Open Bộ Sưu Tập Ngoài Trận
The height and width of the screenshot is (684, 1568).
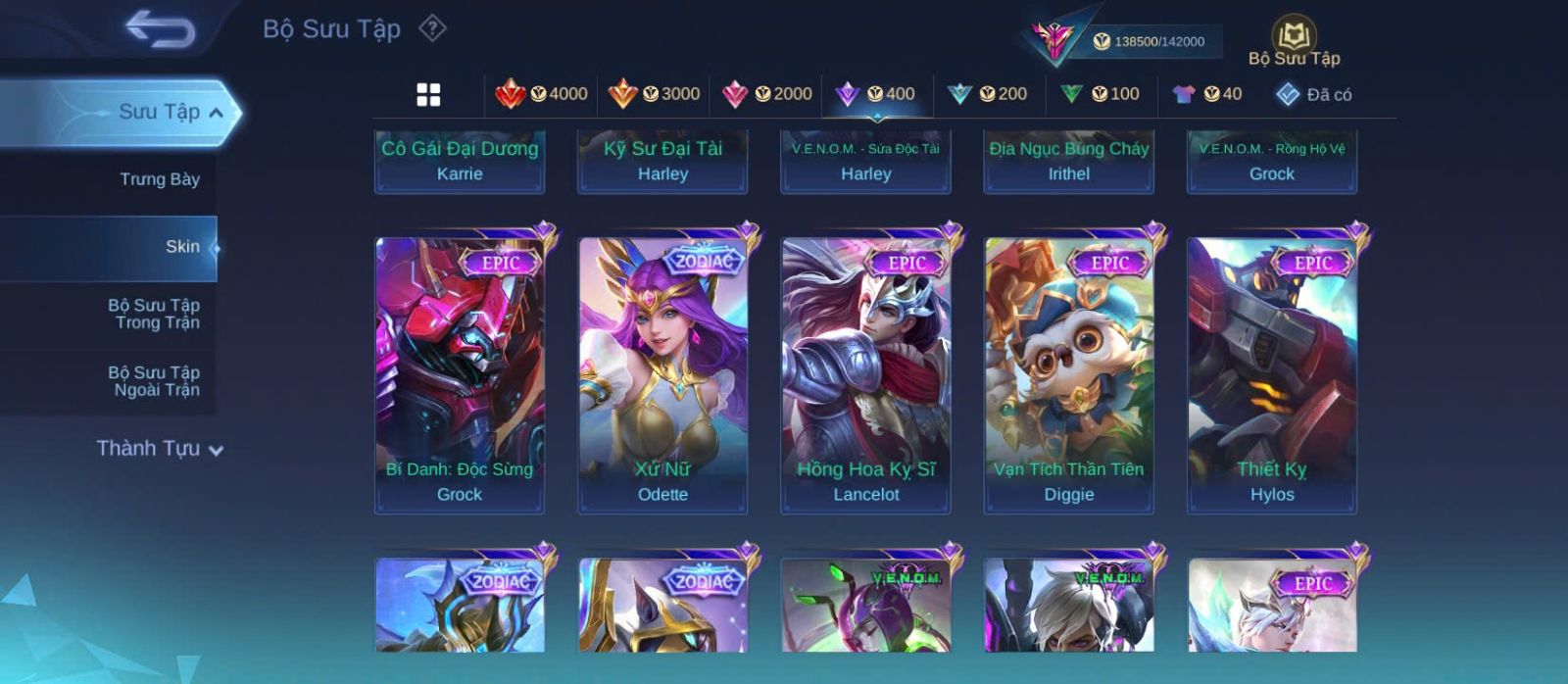tap(154, 381)
